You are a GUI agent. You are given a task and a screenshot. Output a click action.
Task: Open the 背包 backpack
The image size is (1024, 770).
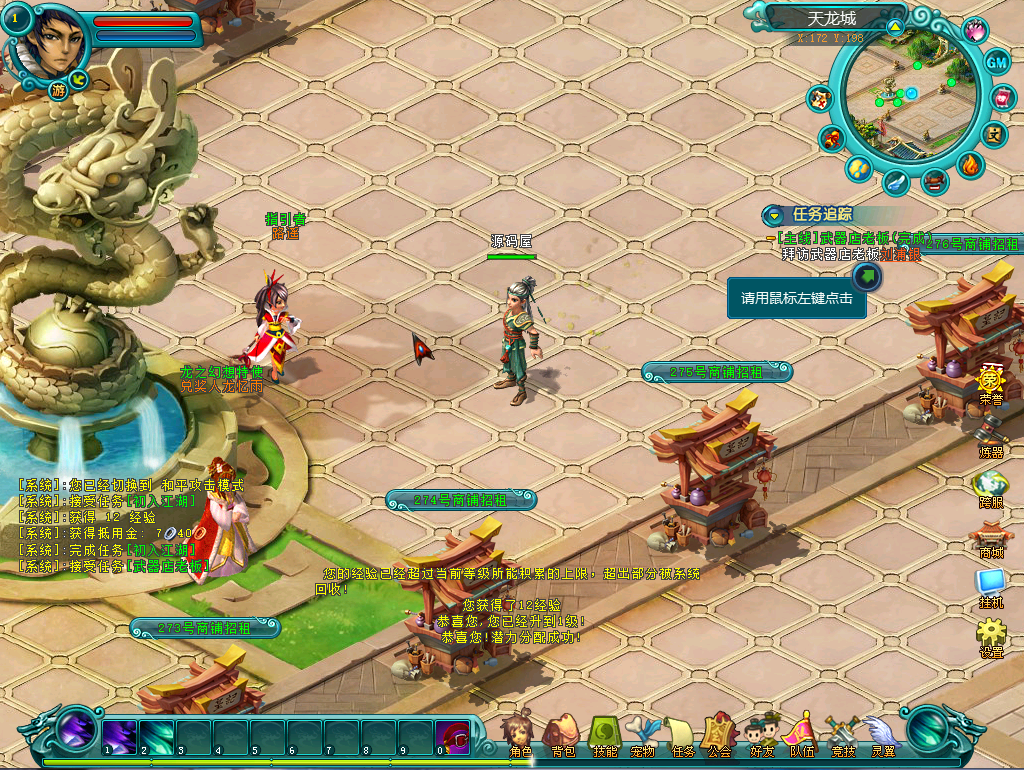pyautogui.click(x=562, y=734)
